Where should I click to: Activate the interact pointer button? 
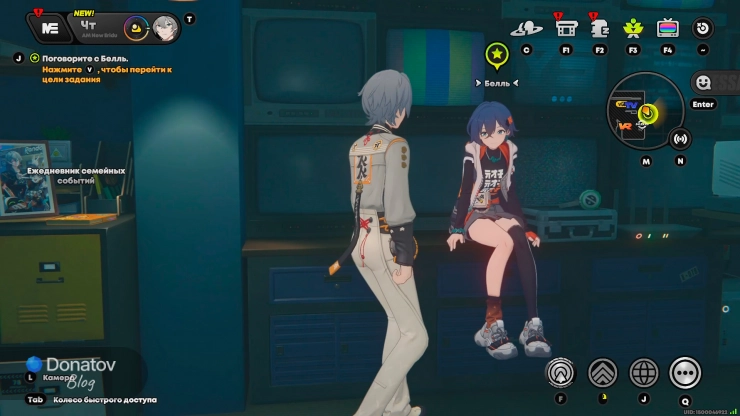[560, 373]
